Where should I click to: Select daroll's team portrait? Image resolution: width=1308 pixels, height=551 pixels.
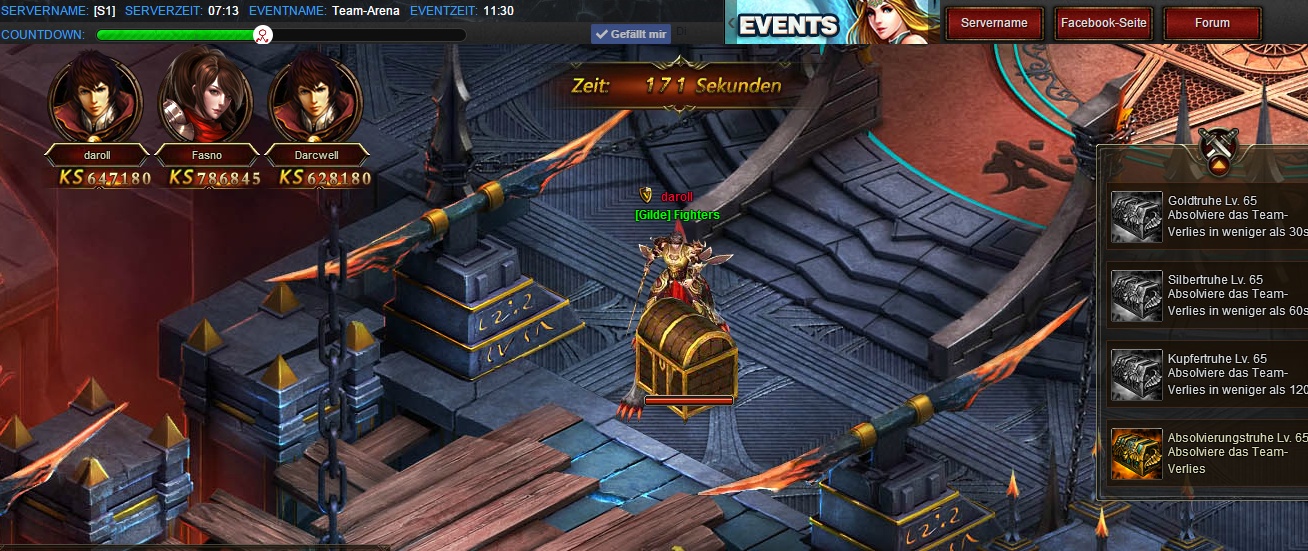(95, 98)
